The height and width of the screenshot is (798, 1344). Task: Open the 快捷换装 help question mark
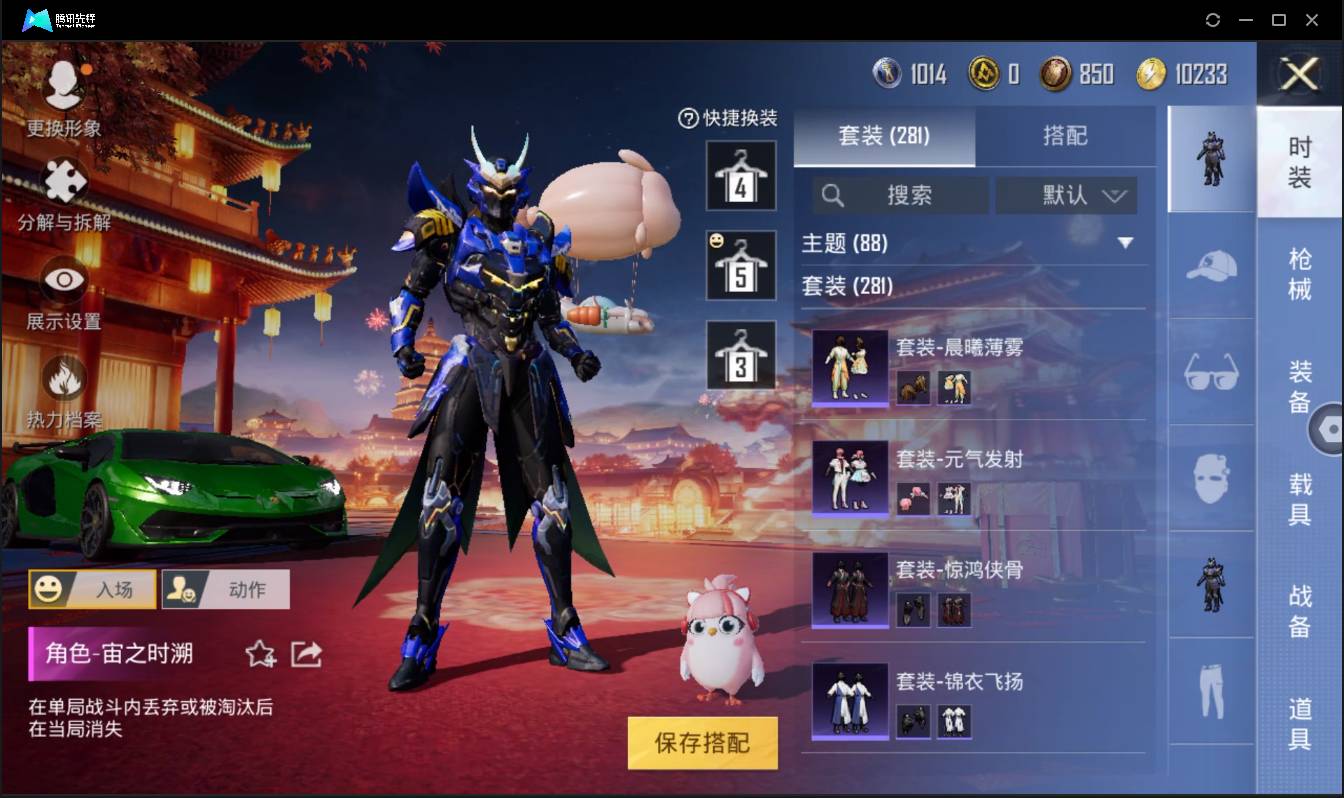coord(687,118)
